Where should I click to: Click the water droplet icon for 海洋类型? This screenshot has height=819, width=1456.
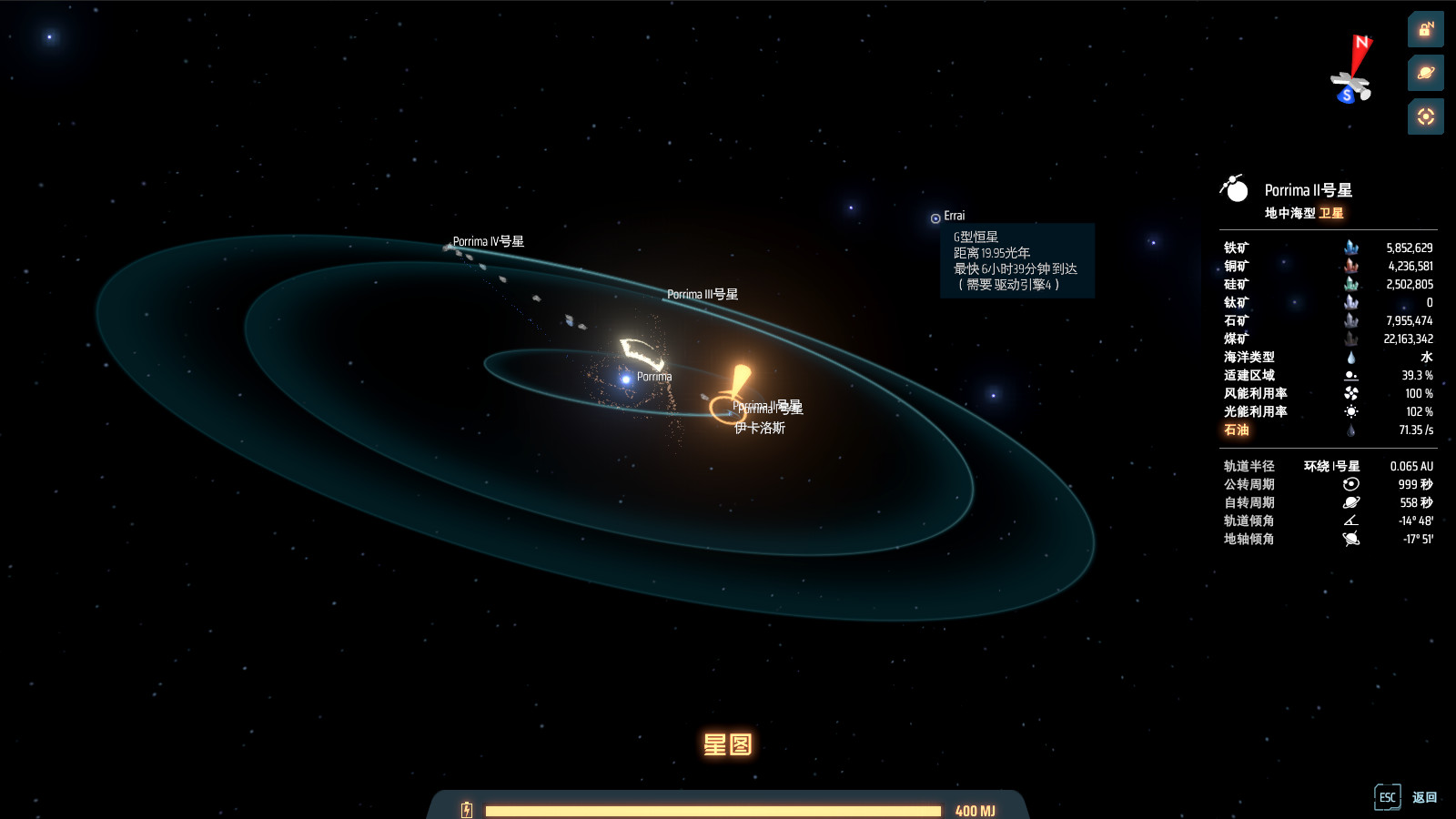(1352, 358)
